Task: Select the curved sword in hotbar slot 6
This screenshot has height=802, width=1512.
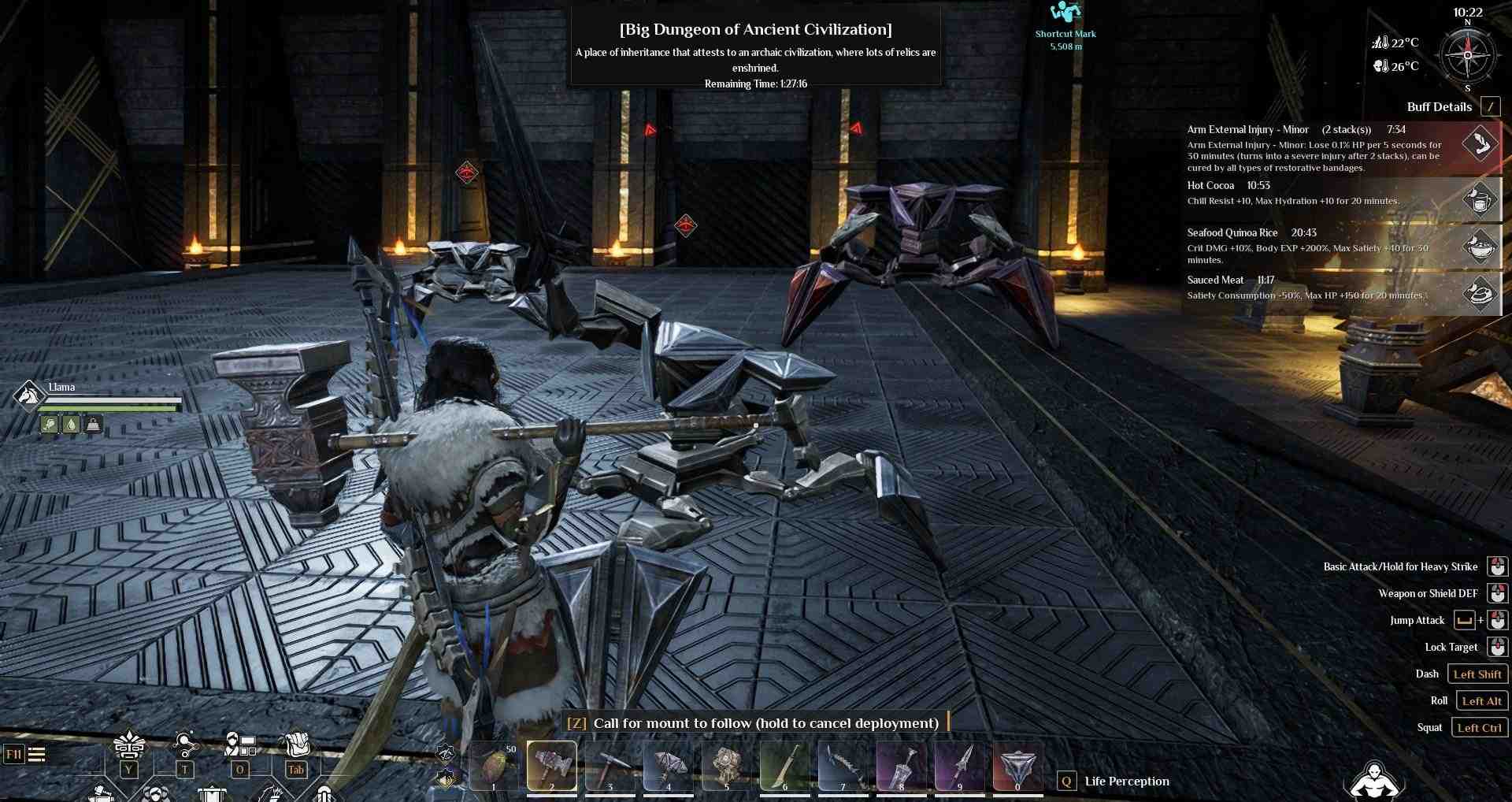Action: tap(784, 765)
